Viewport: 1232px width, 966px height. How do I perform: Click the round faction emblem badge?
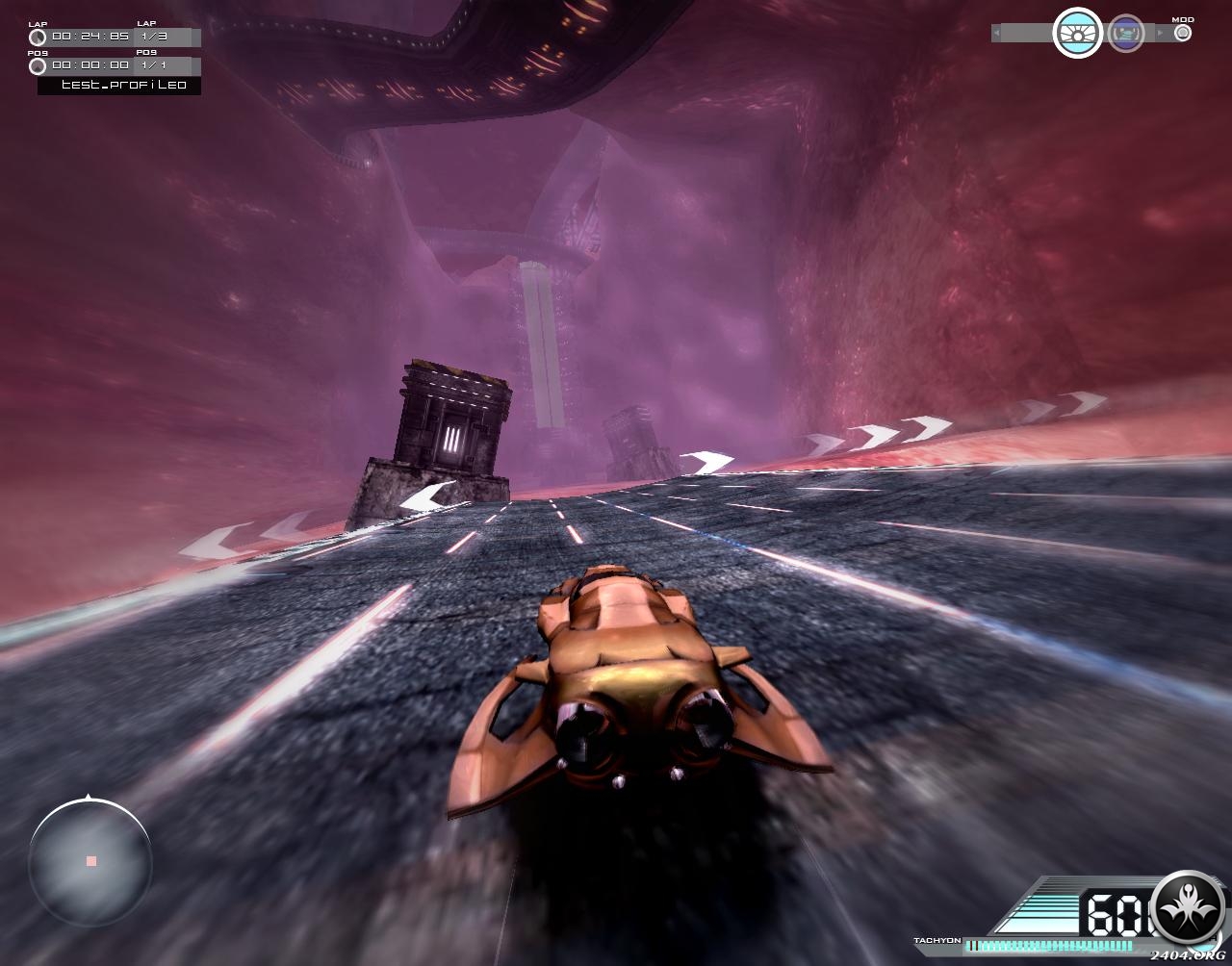coord(1188,908)
